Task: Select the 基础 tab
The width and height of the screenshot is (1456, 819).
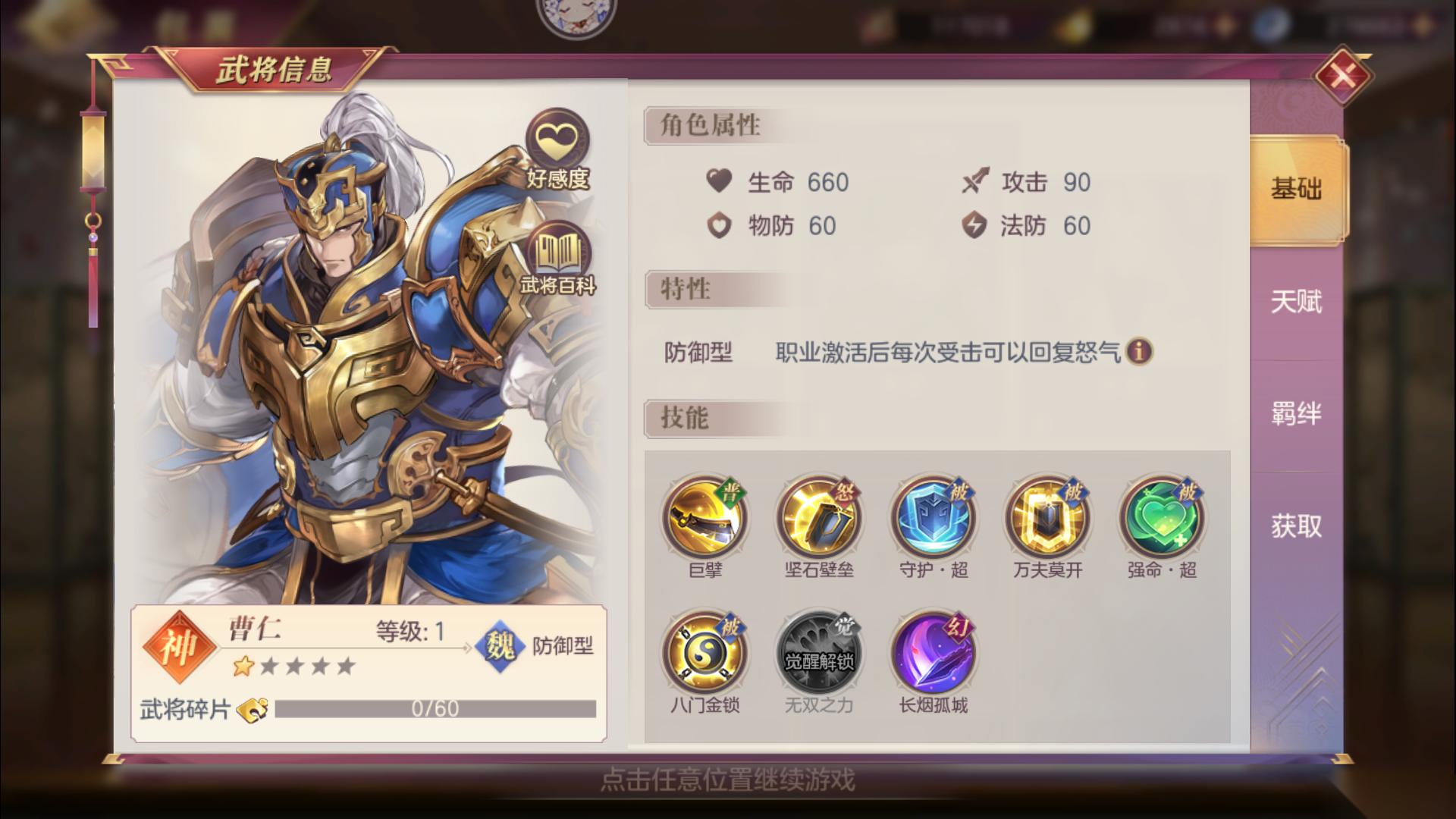Action: 1294,190
